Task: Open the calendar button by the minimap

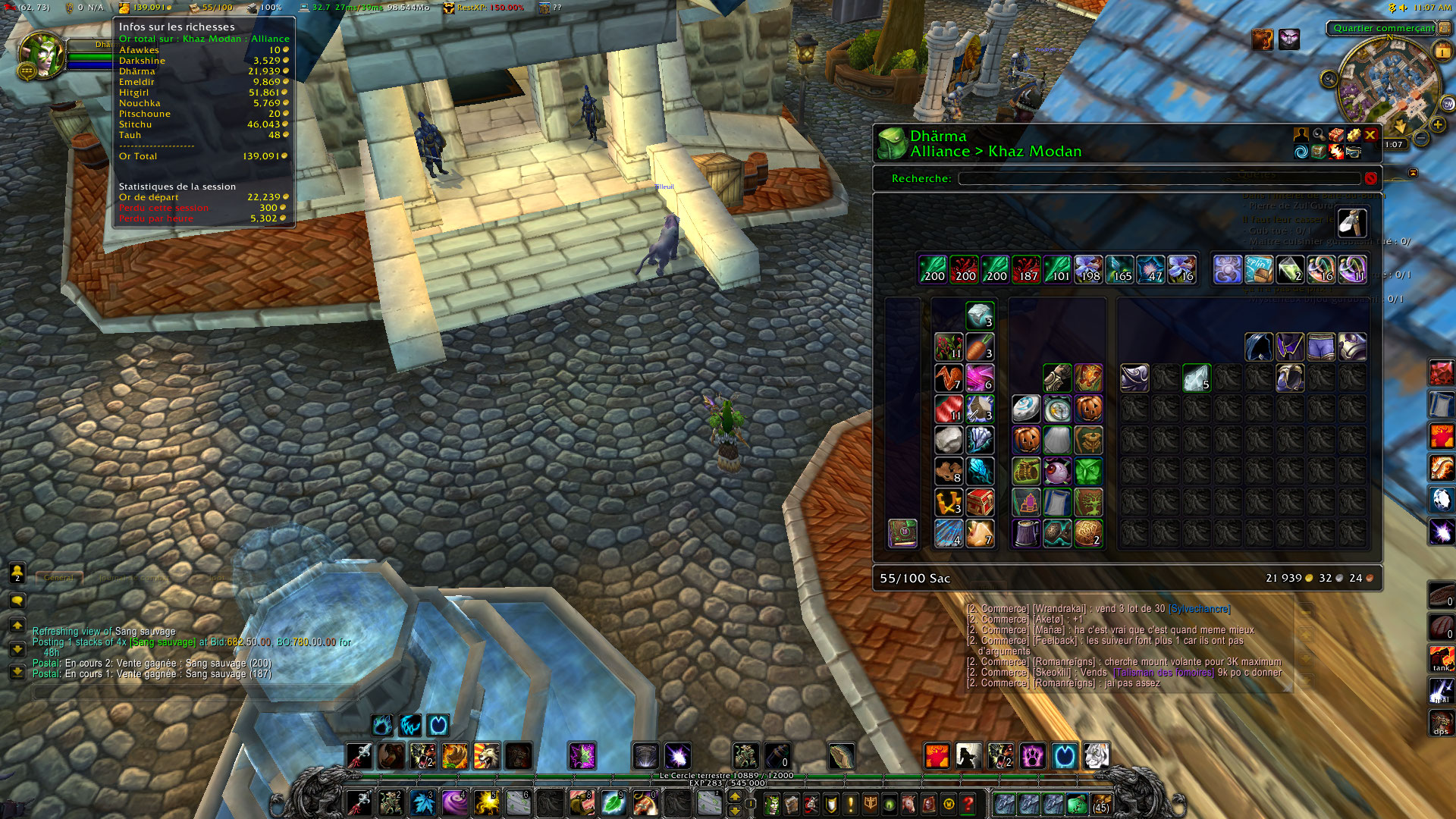Action: click(1441, 51)
